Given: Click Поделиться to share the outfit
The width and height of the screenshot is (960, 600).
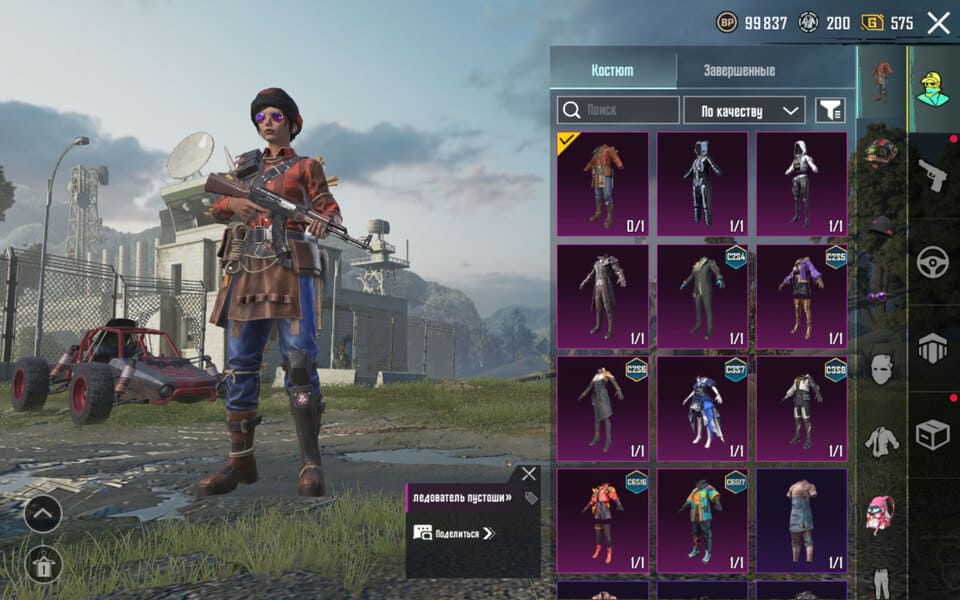Looking at the screenshot, I should (455, 533).
